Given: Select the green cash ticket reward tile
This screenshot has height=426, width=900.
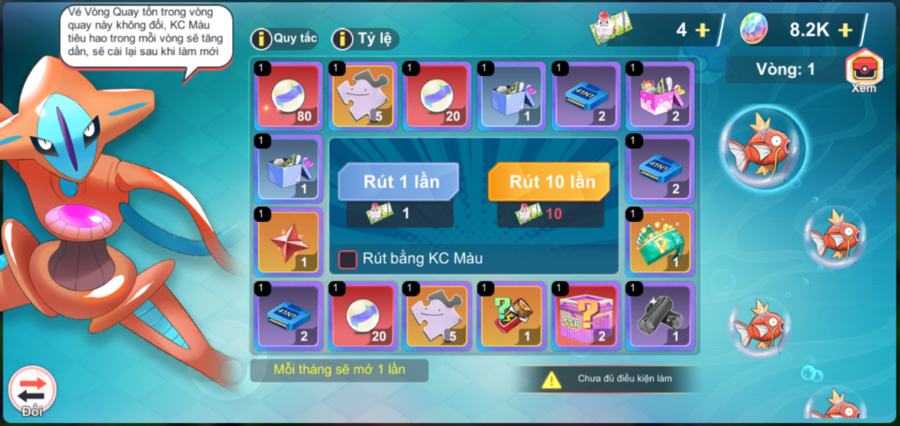Looking at the screenshot, I should click(x=659, y=242).
